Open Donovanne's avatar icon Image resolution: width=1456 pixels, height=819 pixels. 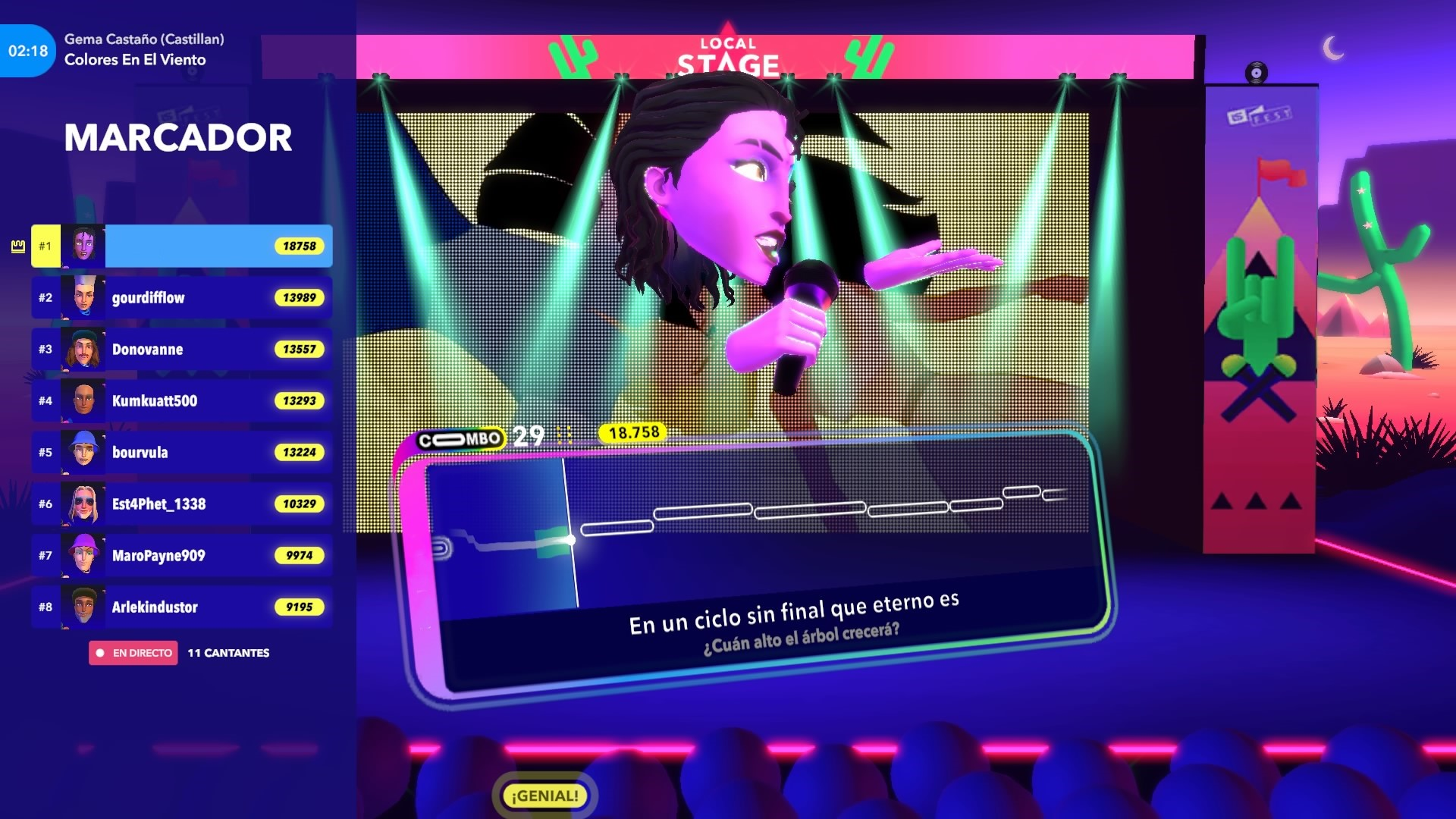82,349
